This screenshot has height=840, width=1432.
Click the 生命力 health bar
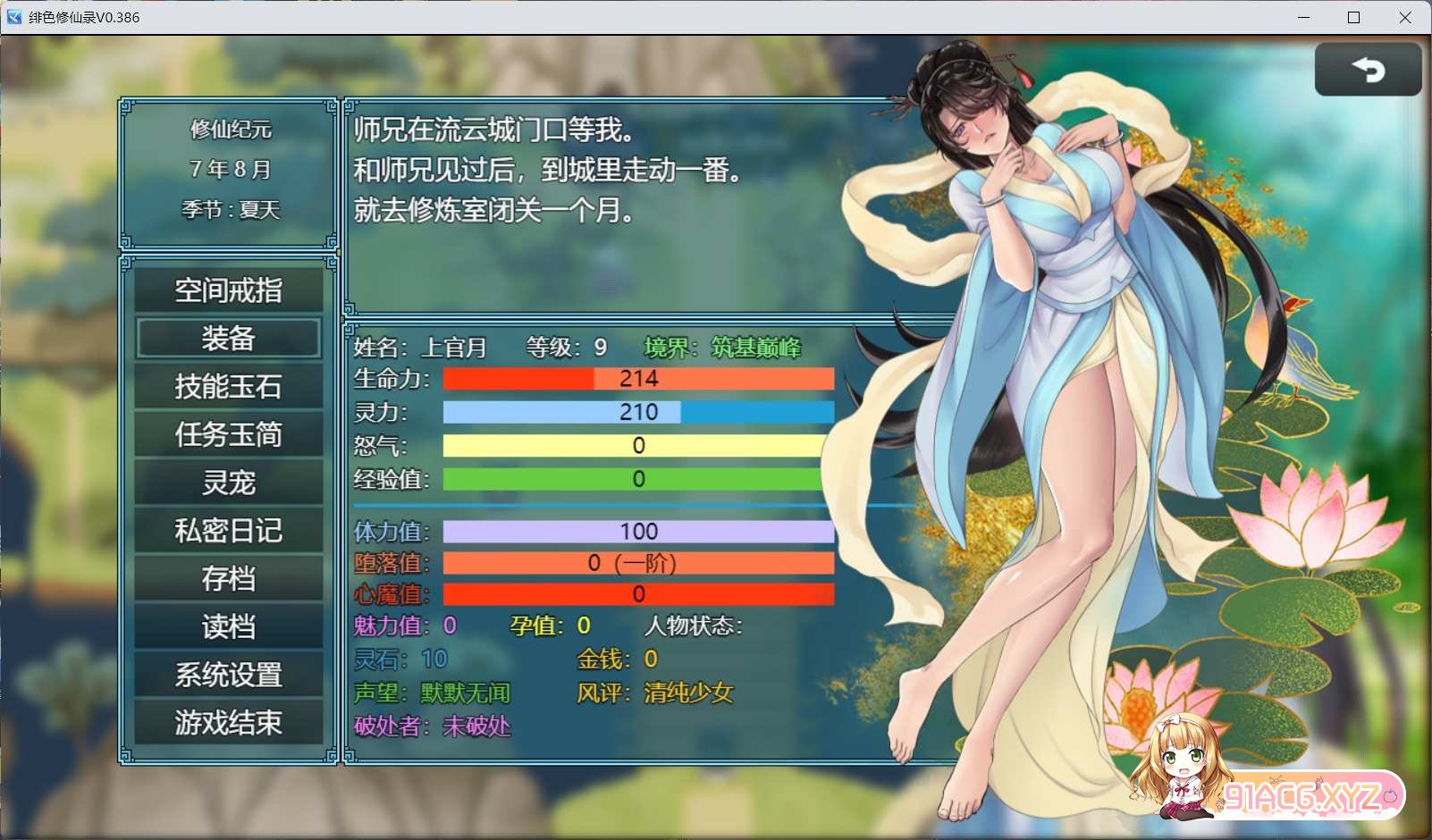click(x=636, y=379)
